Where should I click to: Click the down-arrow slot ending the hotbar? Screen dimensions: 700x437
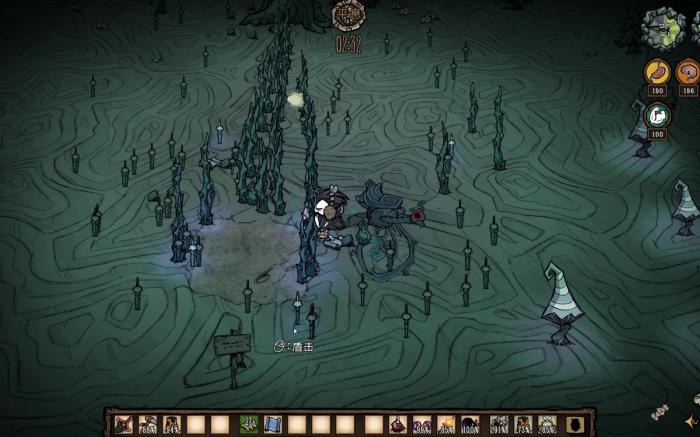pos(574,424)
